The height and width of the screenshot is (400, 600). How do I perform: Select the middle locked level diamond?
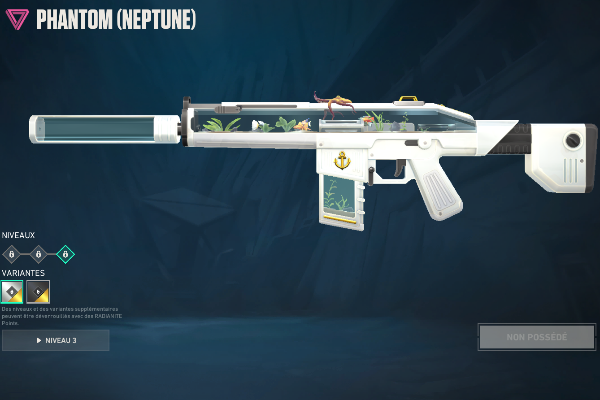click(38, 254)
